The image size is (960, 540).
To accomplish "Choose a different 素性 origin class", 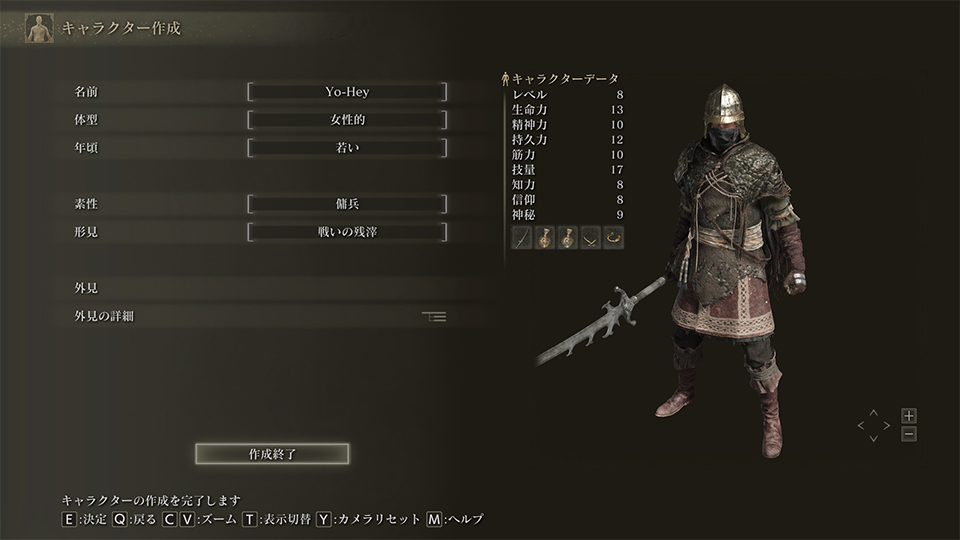I will (x=347, y=204).
